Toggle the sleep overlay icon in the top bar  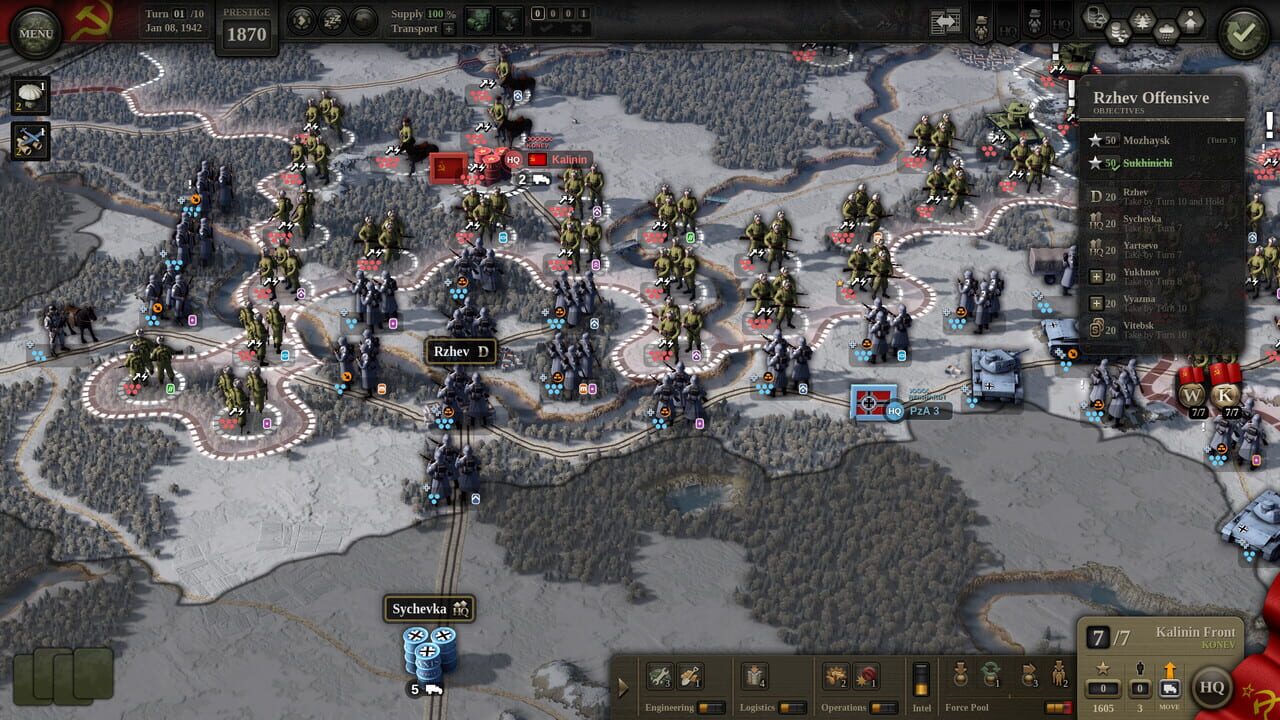click(x=332, y=19)
